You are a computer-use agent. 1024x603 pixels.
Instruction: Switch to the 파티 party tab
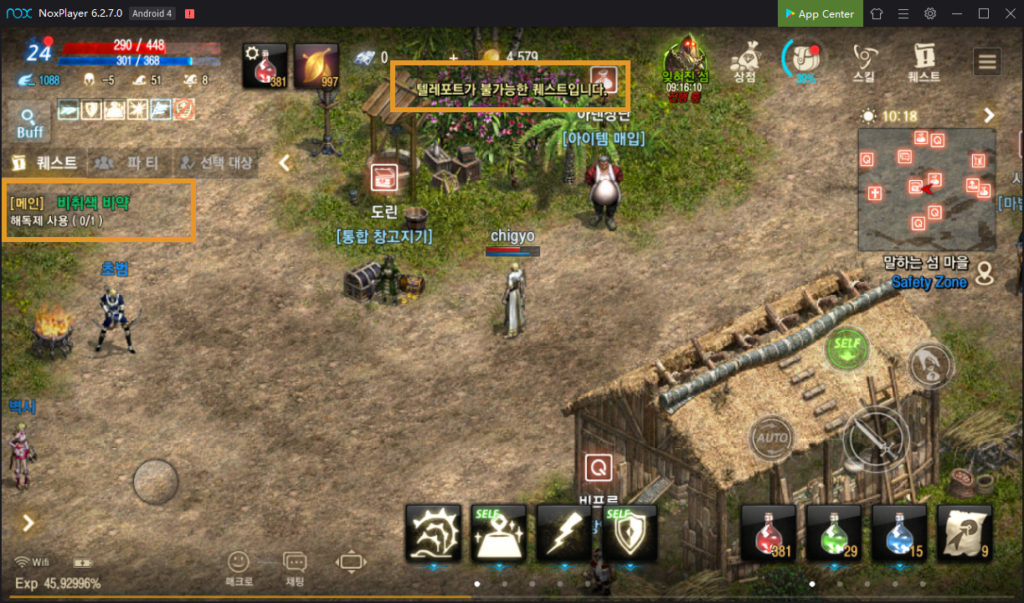(x=130, y=162)
